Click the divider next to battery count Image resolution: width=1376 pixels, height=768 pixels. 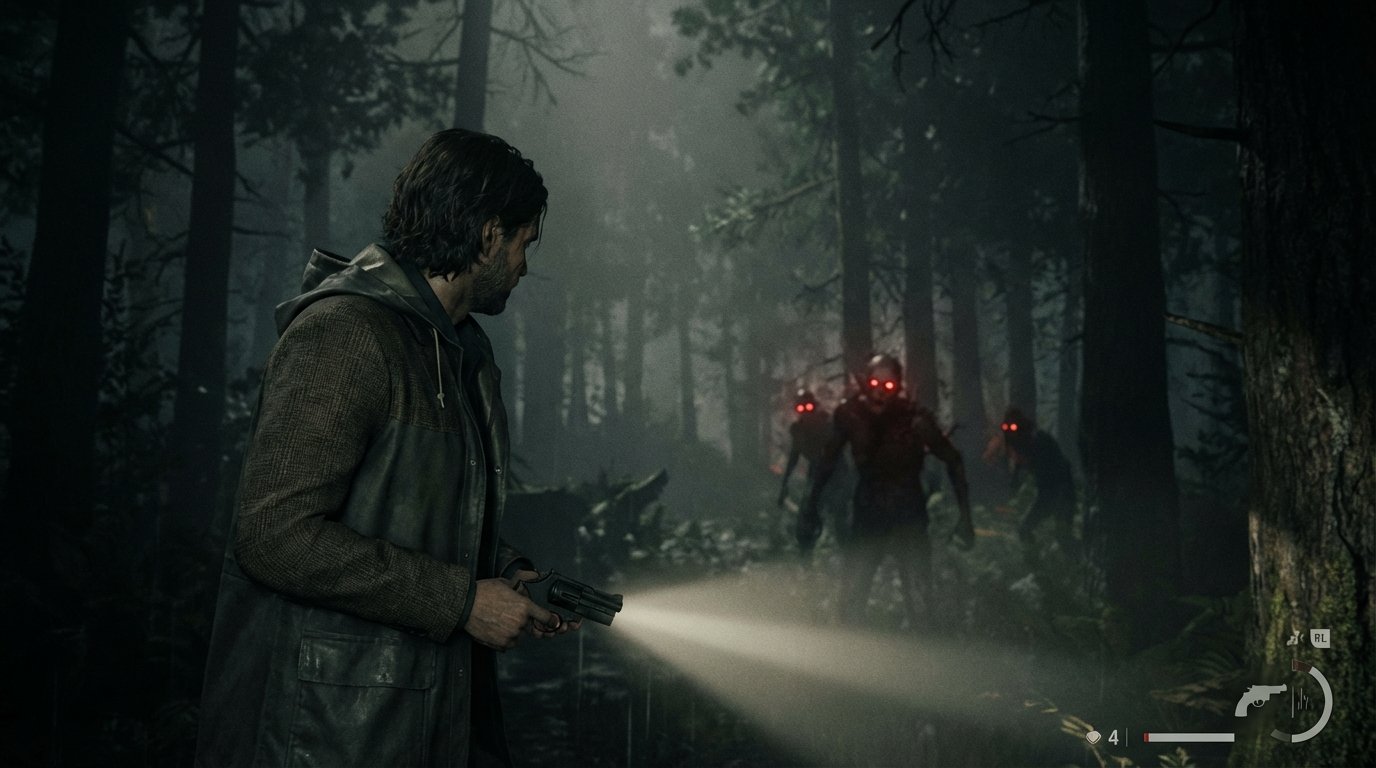[x=1127, y=737]
